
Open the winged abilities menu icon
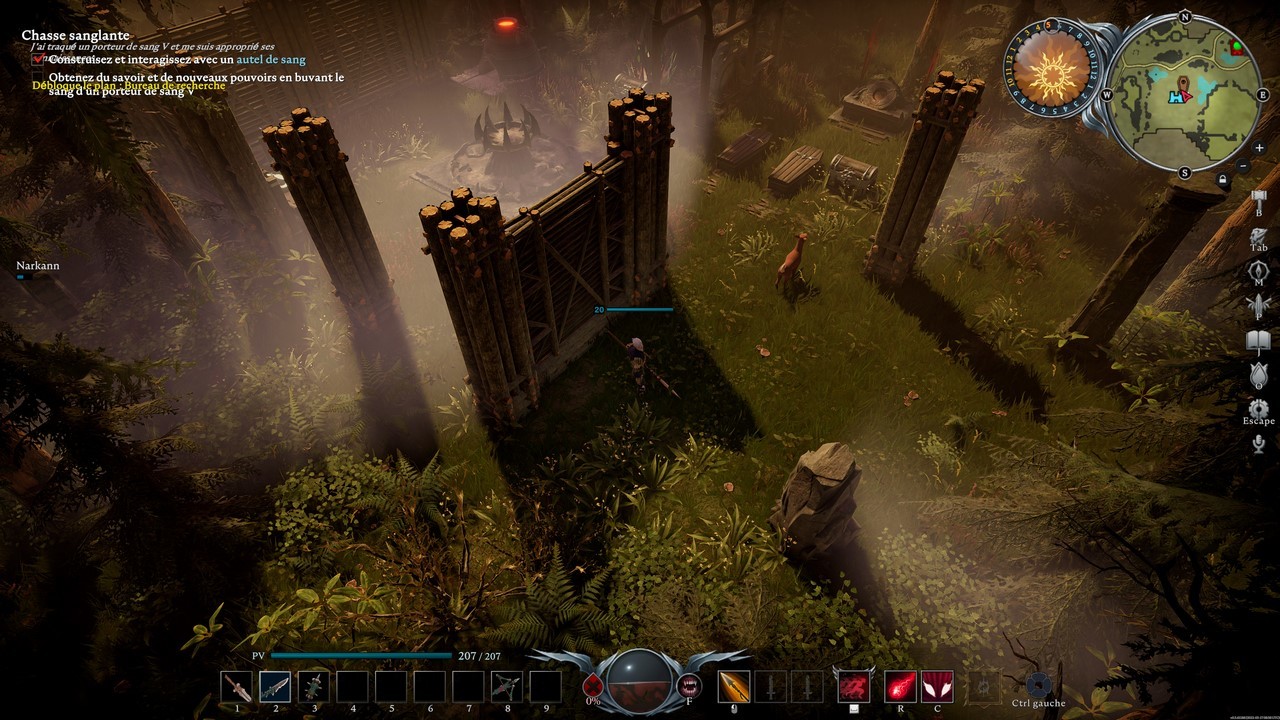tap(1259, 307)
